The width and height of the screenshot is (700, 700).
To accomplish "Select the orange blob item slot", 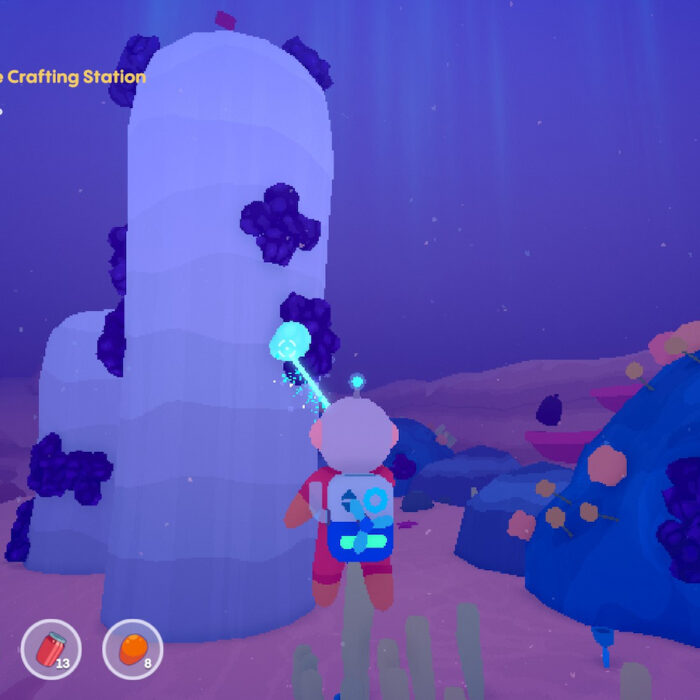I will 133,649.
